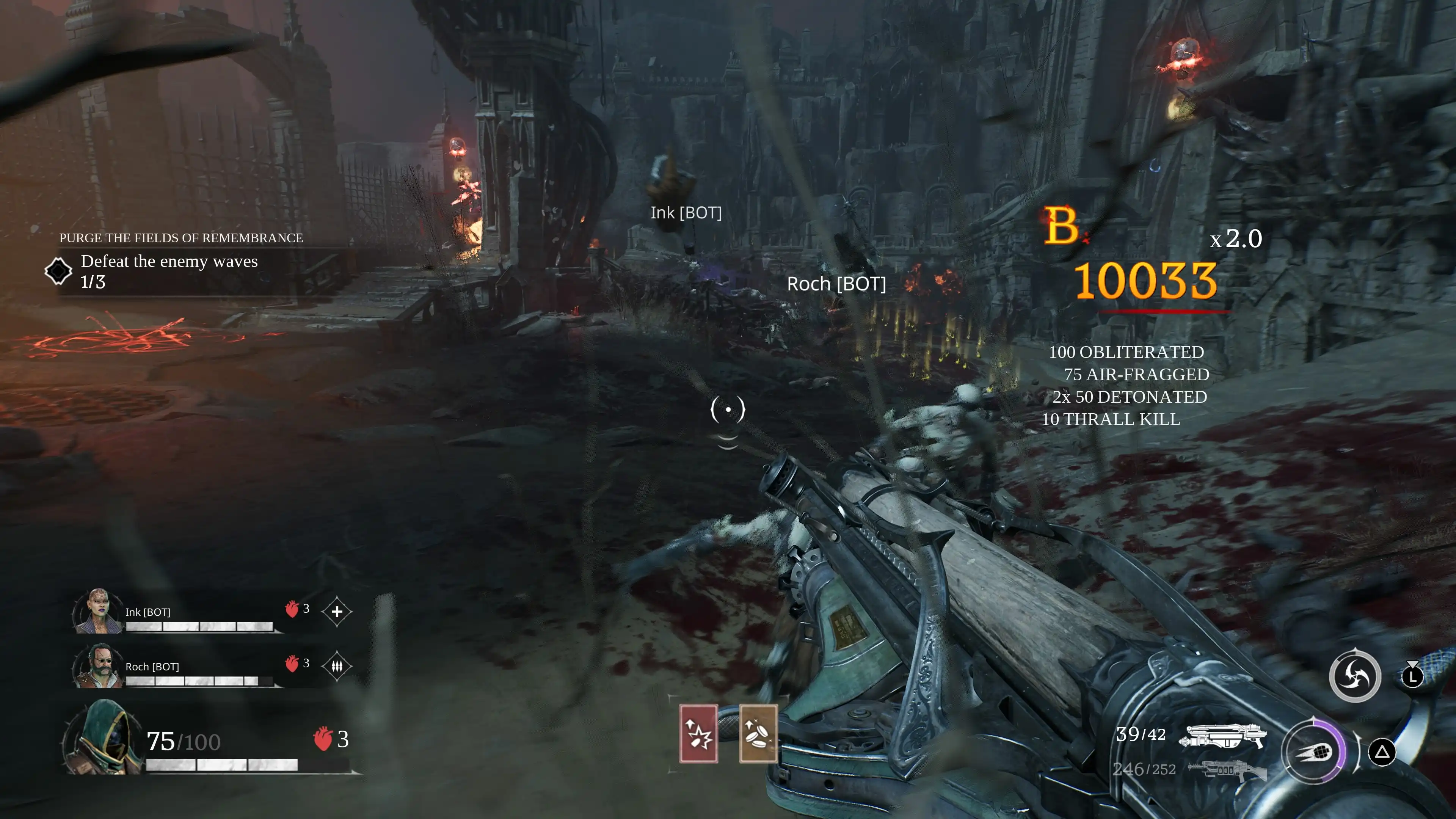Select the objective tracker 'Defeat the enemy waves'
The height and width of the screenshot is (819, 1456).
[x=169, y=262]
